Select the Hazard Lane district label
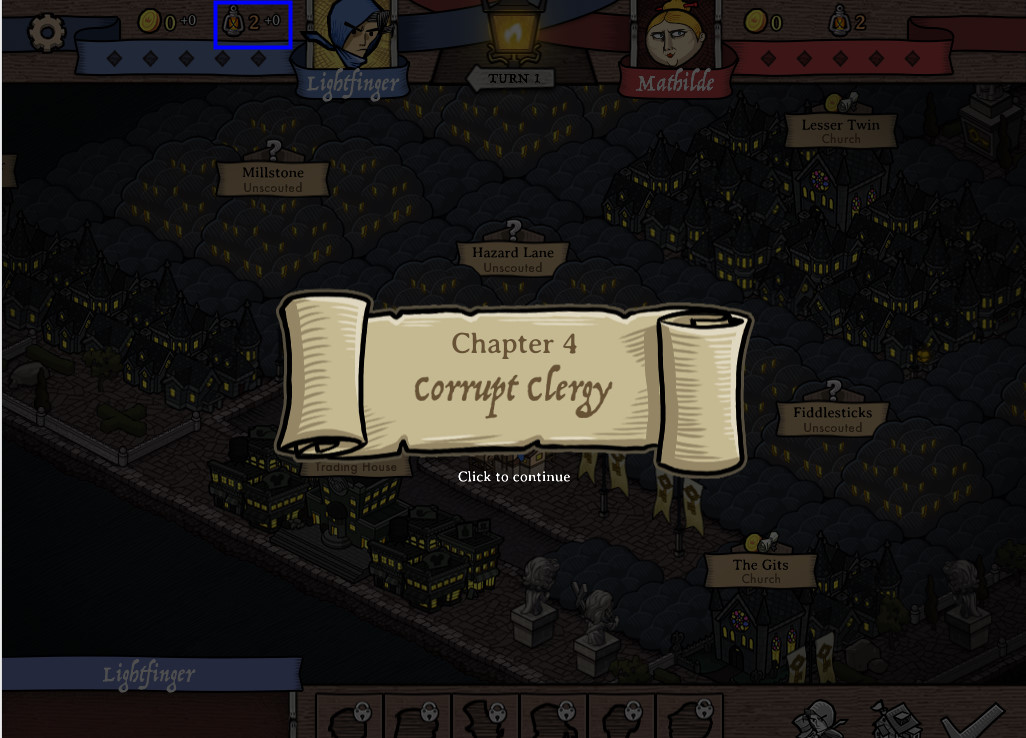Image resolution: width=1026 pixels, height=738 pixels. 513,259
